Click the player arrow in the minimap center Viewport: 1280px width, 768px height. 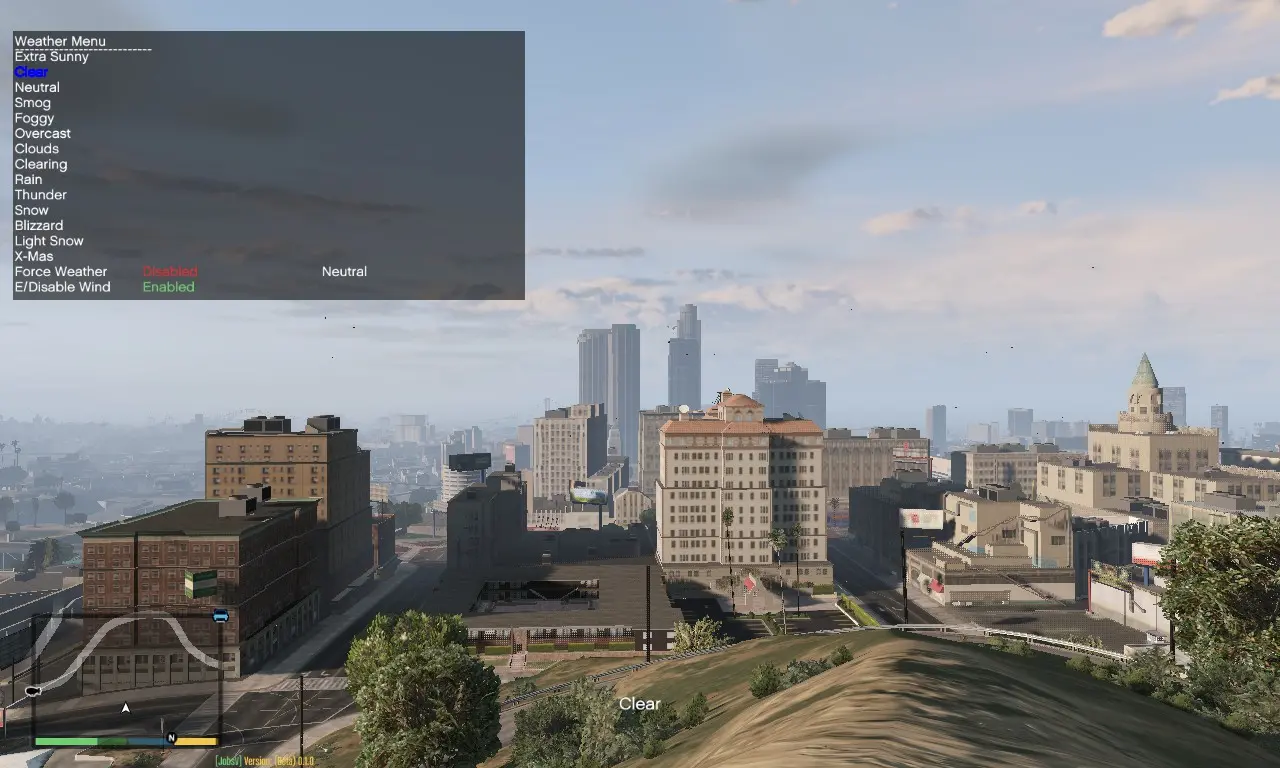[125, 707]
